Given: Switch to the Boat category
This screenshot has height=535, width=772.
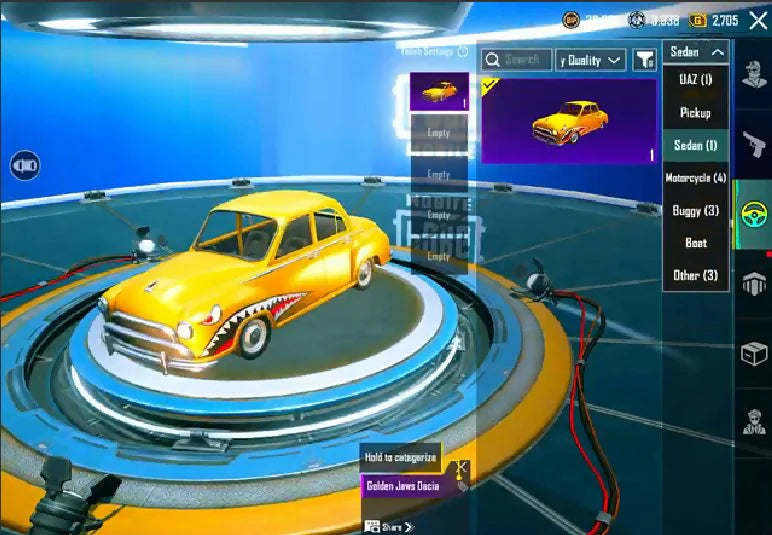Looking at the screenshot, I should (696, 243).
